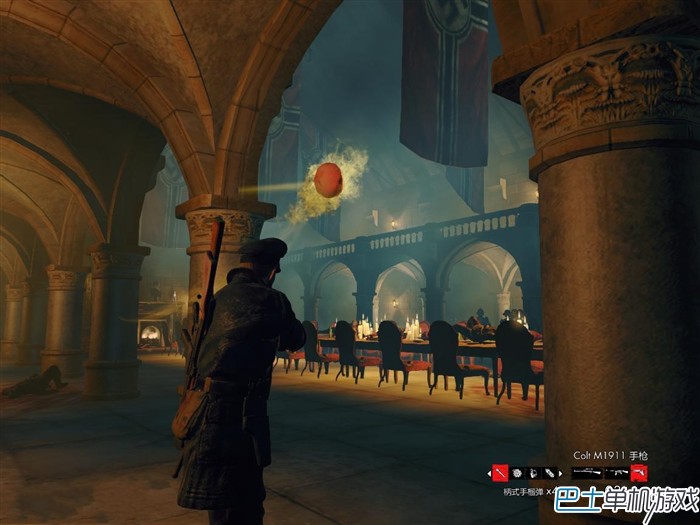Switch to the sniper rifle weapon

587,472
